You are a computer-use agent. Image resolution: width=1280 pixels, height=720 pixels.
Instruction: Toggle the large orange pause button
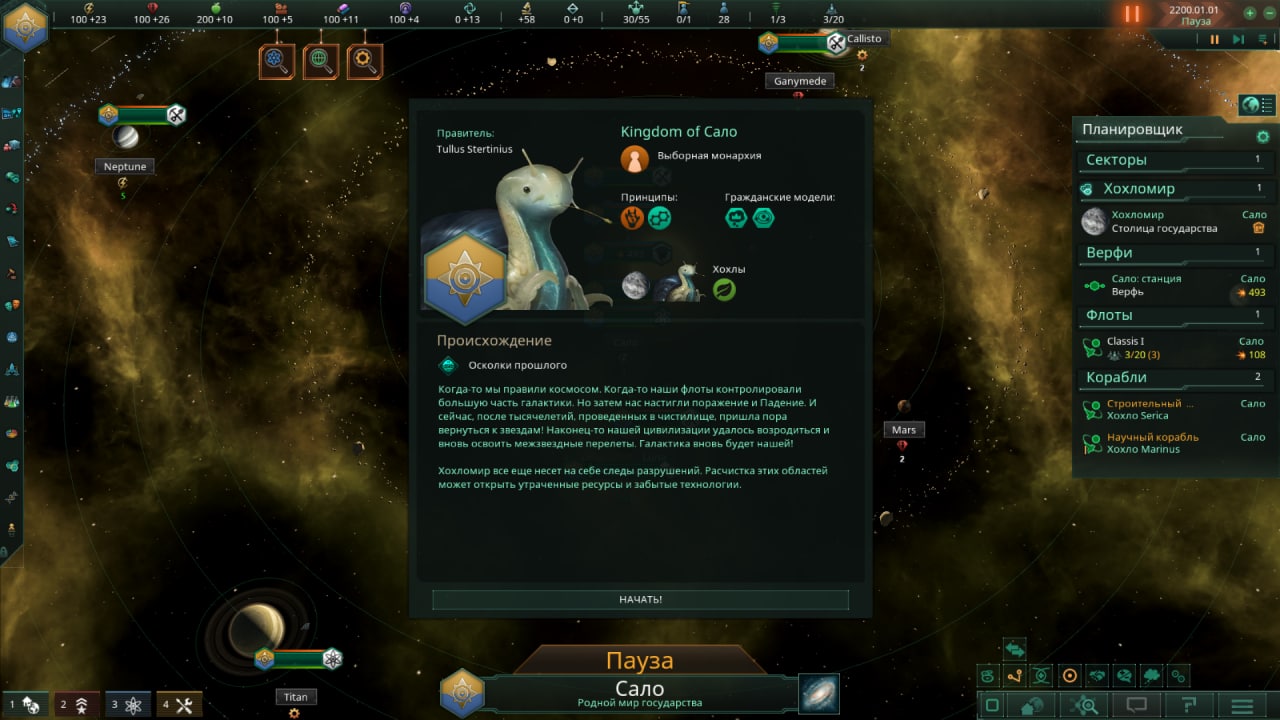[1132, 14]
